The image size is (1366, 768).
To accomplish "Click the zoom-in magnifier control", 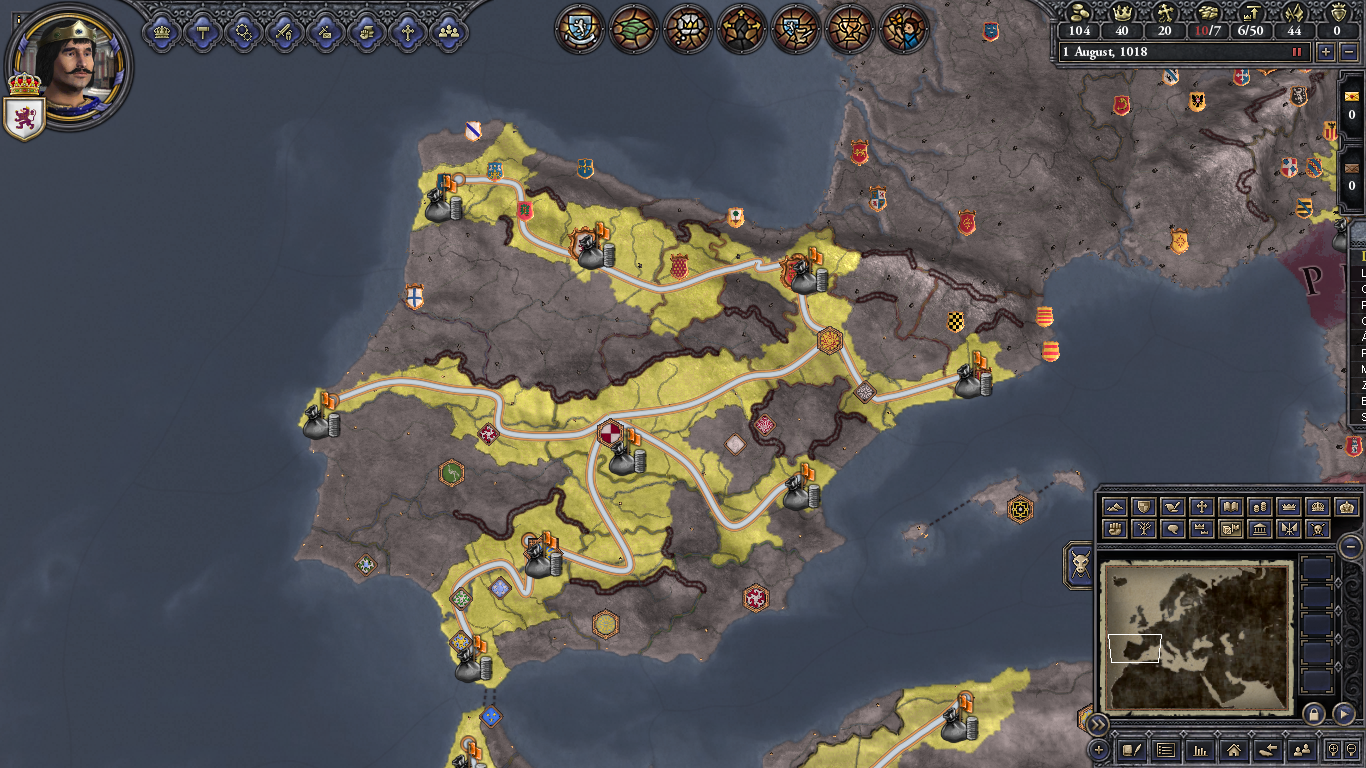I will tap(1333, 749).
